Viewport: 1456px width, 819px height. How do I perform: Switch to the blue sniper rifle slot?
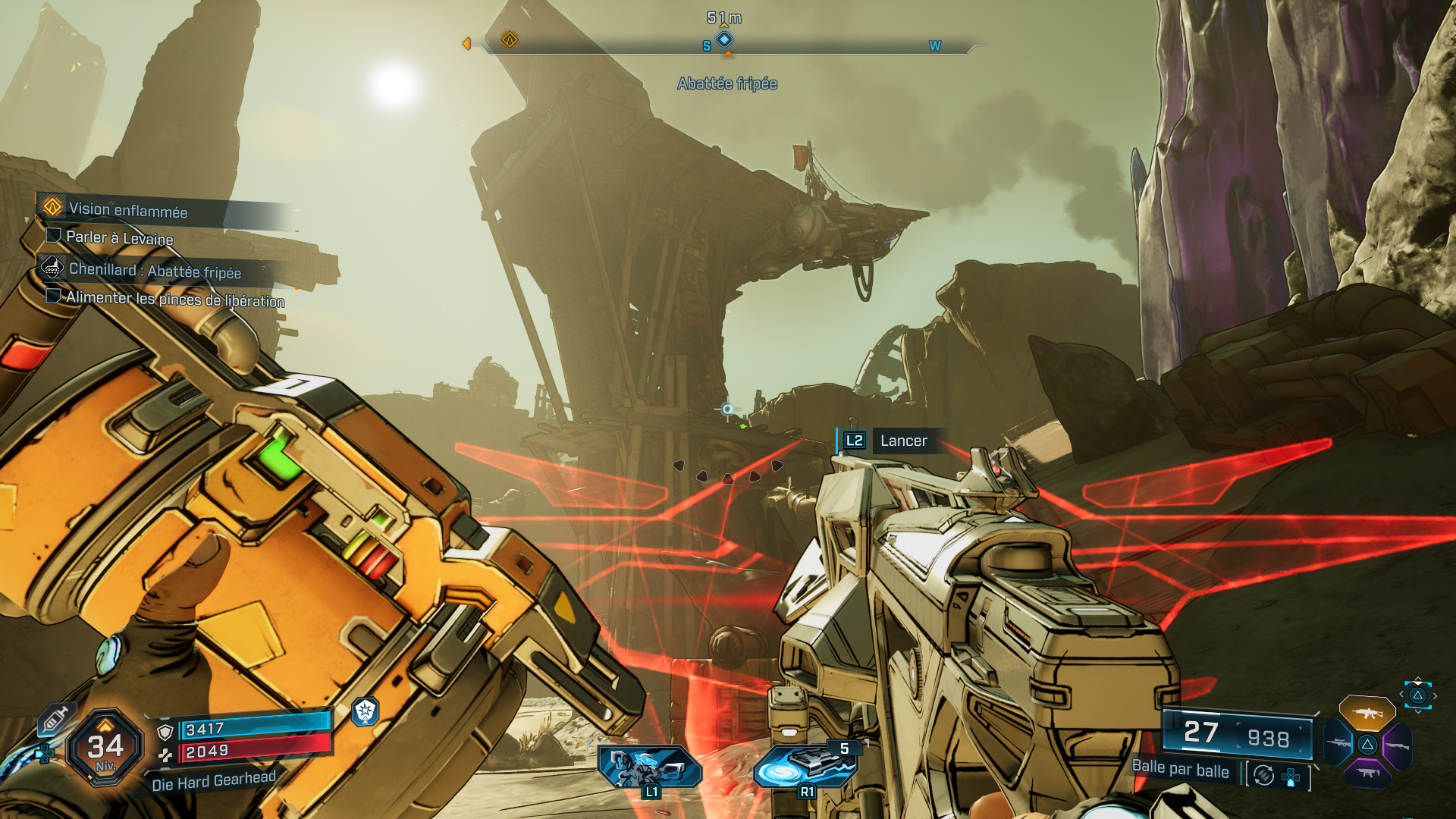point(1338,743)
